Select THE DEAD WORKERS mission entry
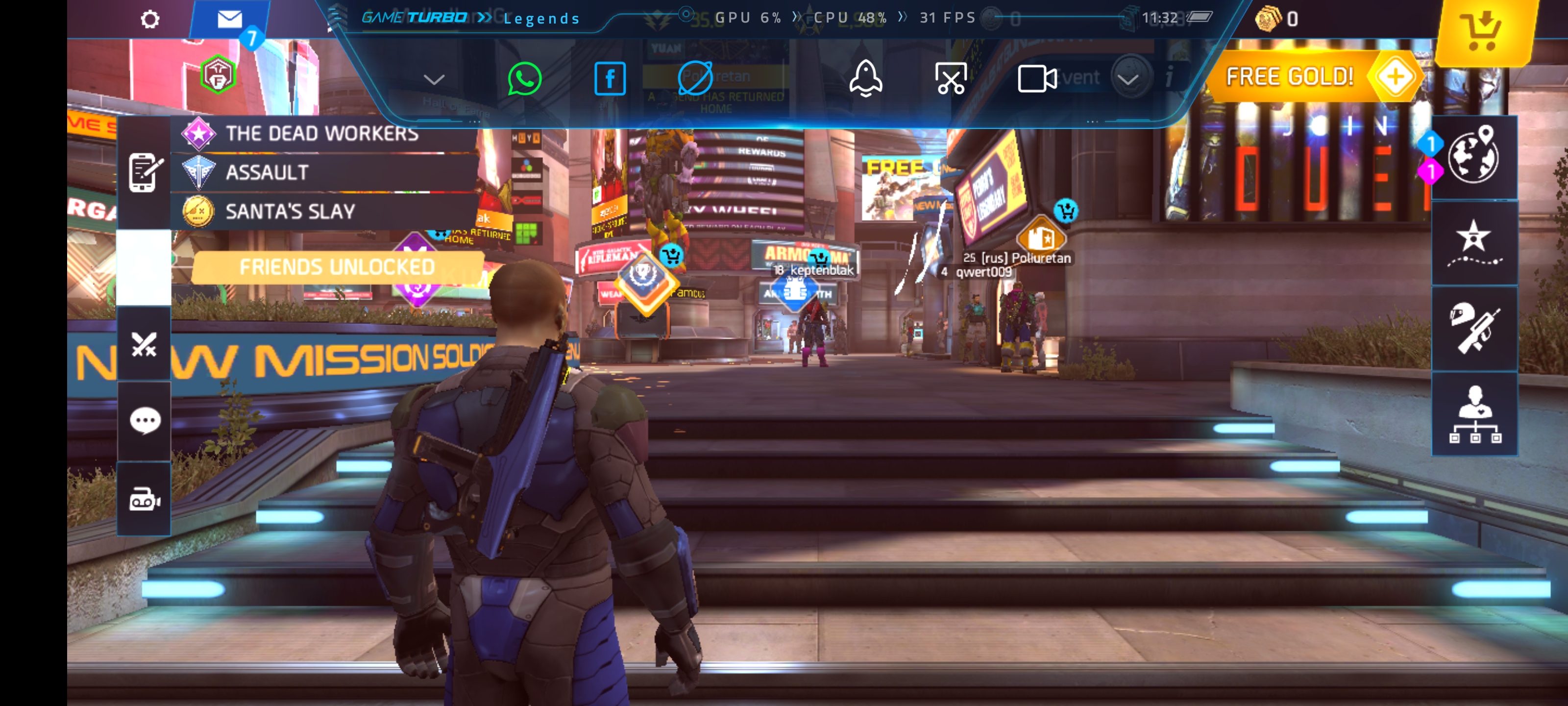 (322, 133)
